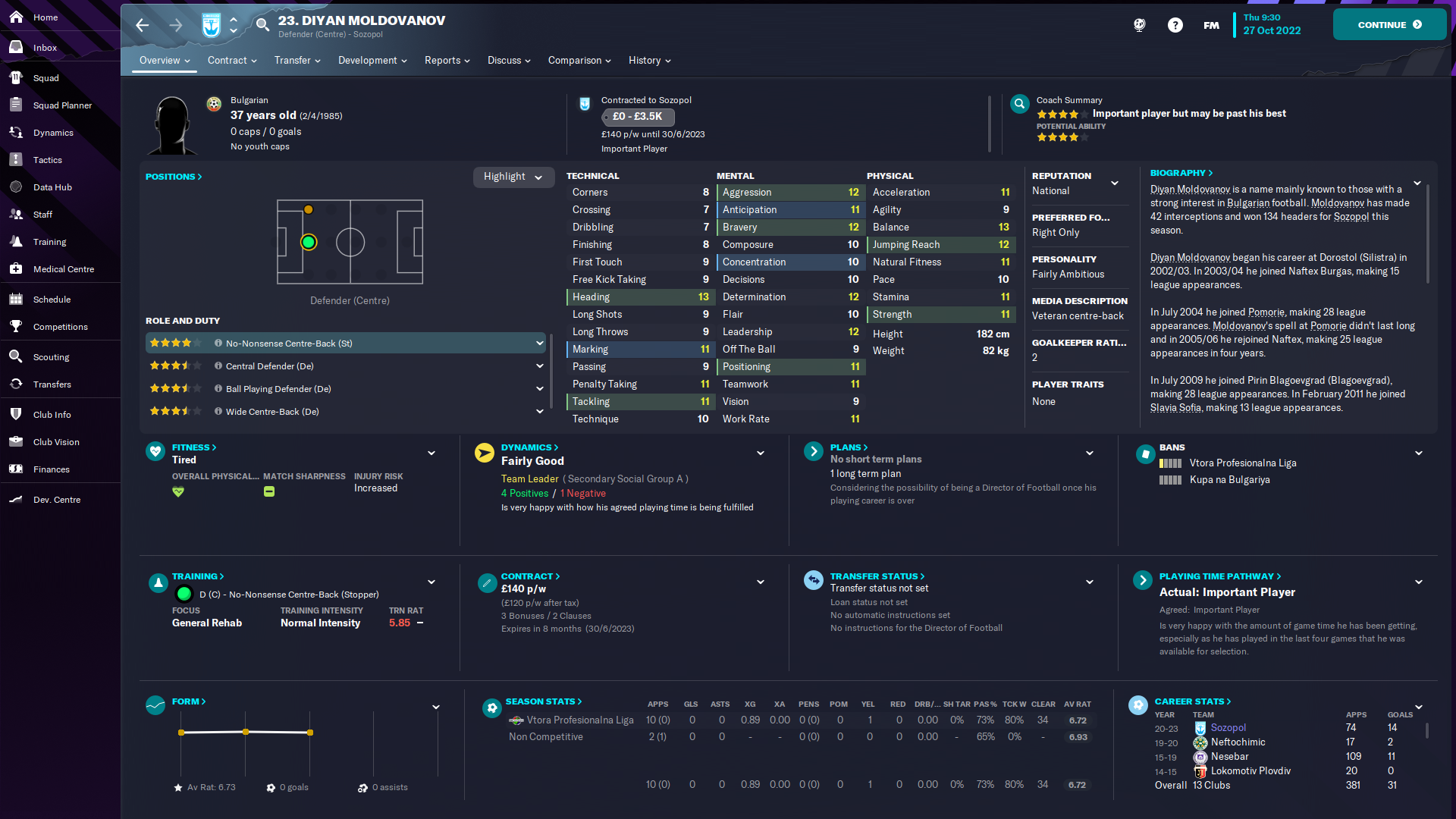
Task: Open the Playing Time Pathway details link
Action: [x=1219, y=576]
